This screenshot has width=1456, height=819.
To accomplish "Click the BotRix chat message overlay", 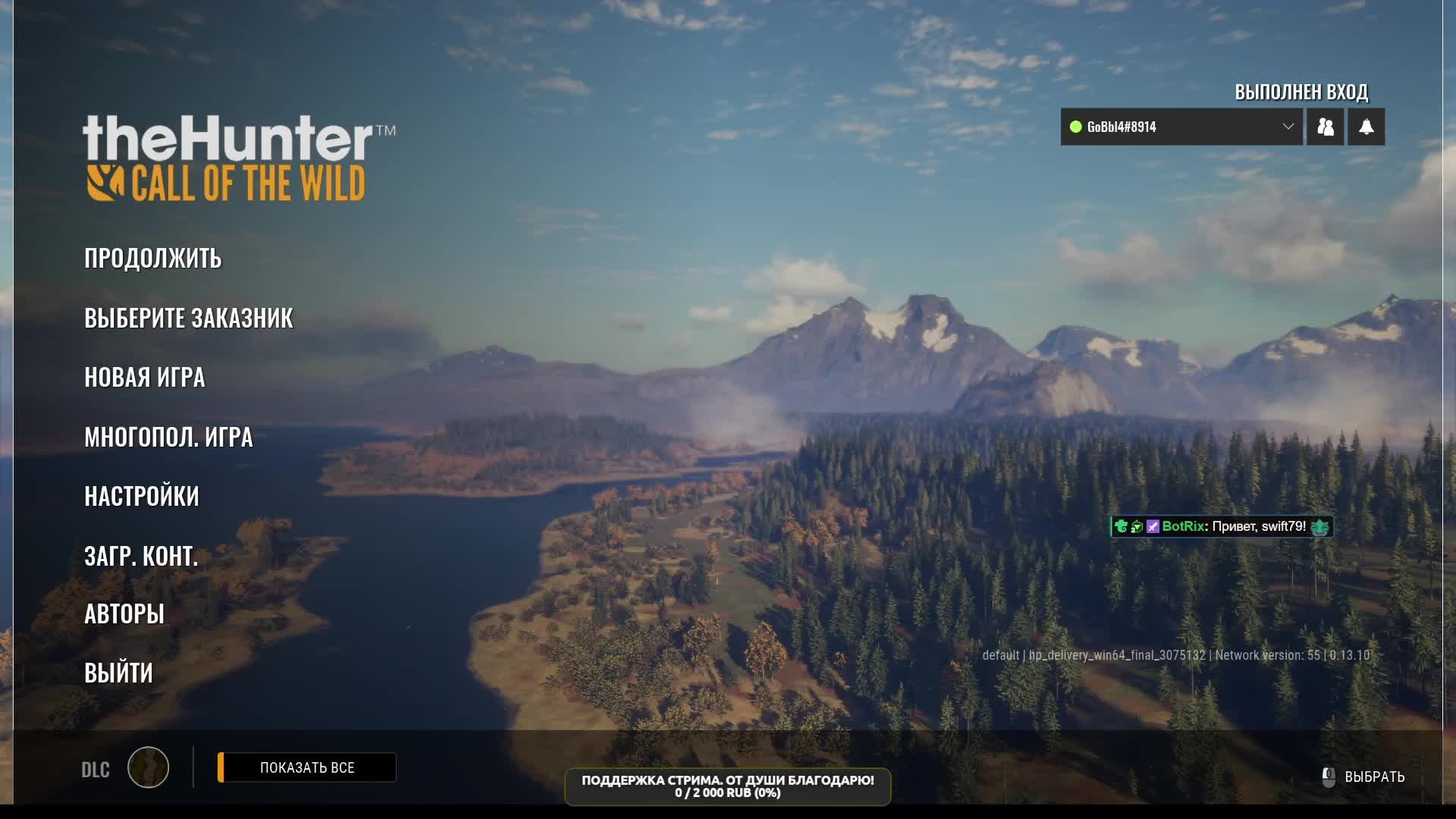I will click(1222, 526).
